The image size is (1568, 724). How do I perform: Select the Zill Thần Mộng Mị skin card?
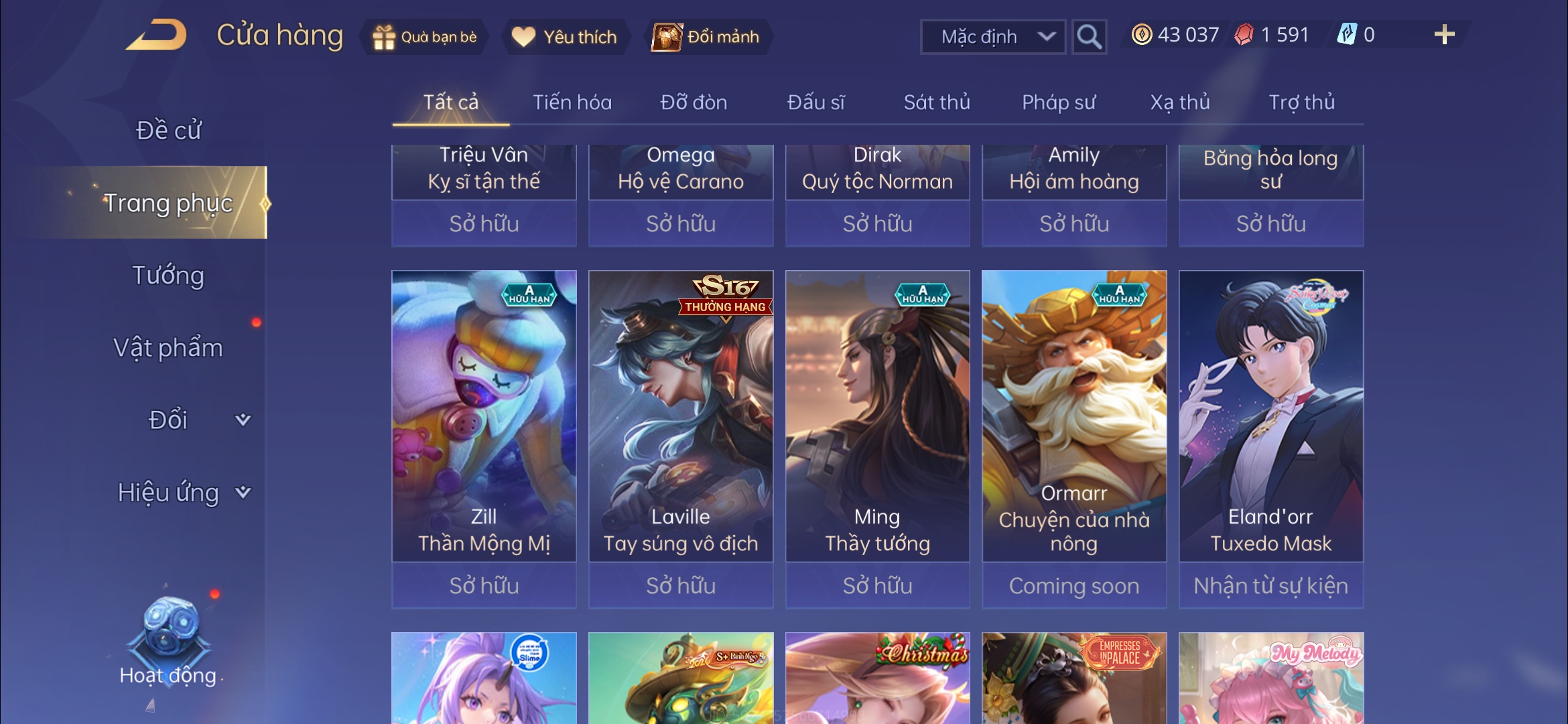(x=484, y=416)
